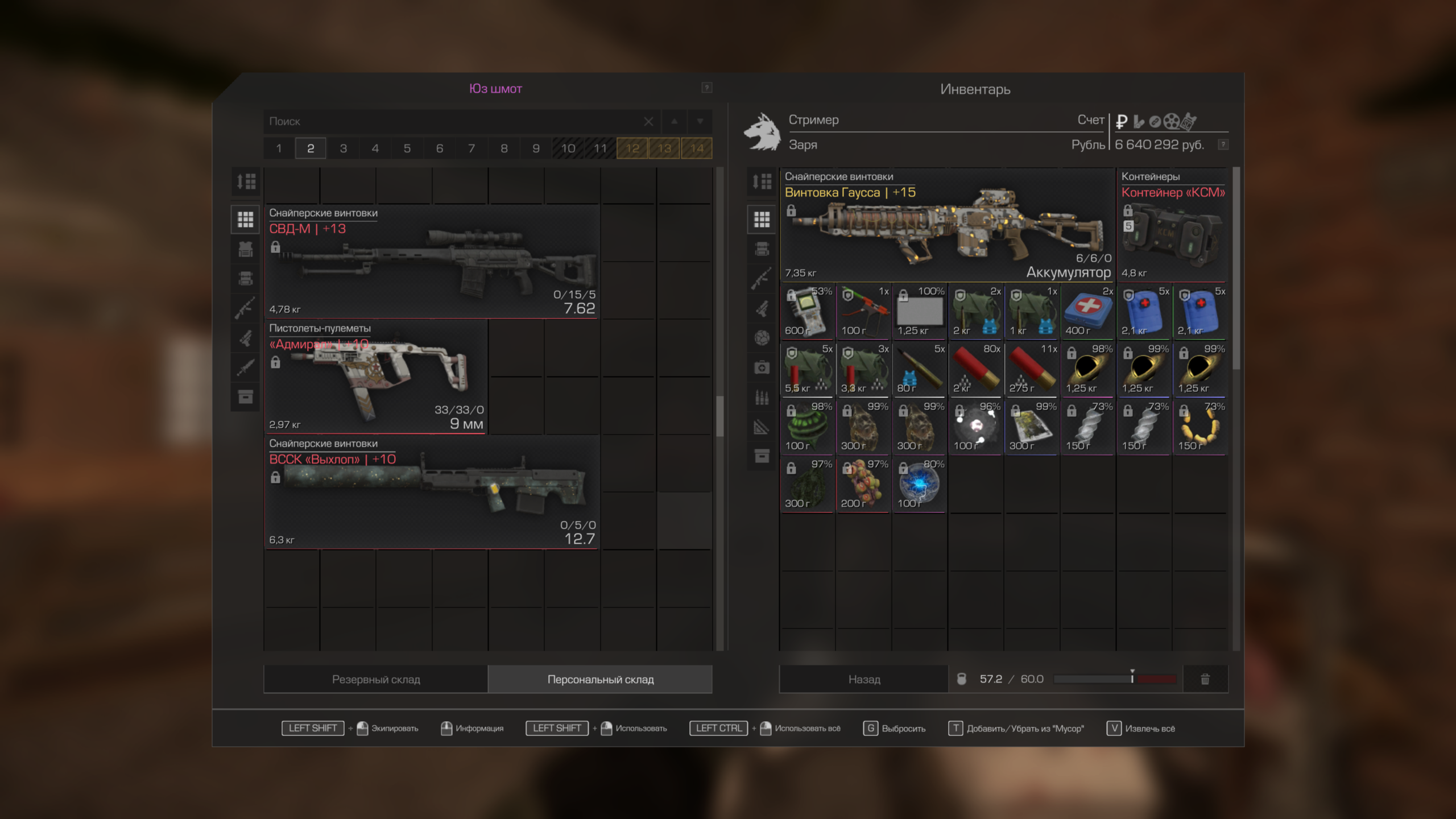The image size is (1456, 819).
Task: Select the «Адмирал» submachine gun
Action: click(375, 378)
